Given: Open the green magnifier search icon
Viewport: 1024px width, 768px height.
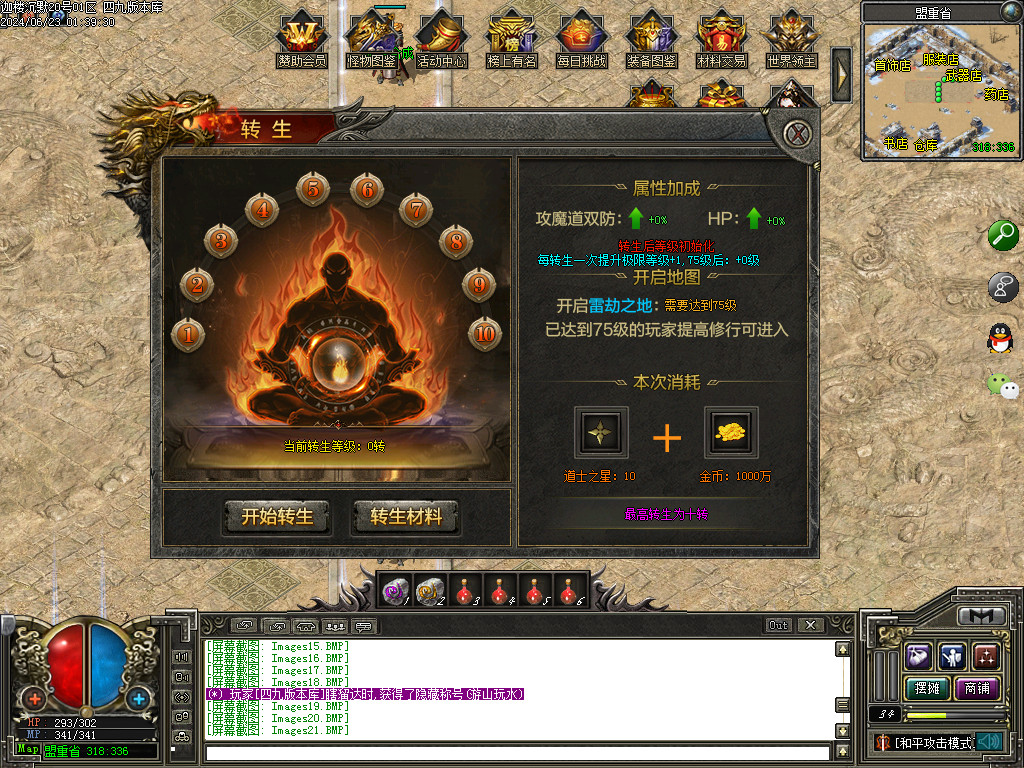Looking at the screenshot, I should pyautogui.click(x=1002, y=236).
